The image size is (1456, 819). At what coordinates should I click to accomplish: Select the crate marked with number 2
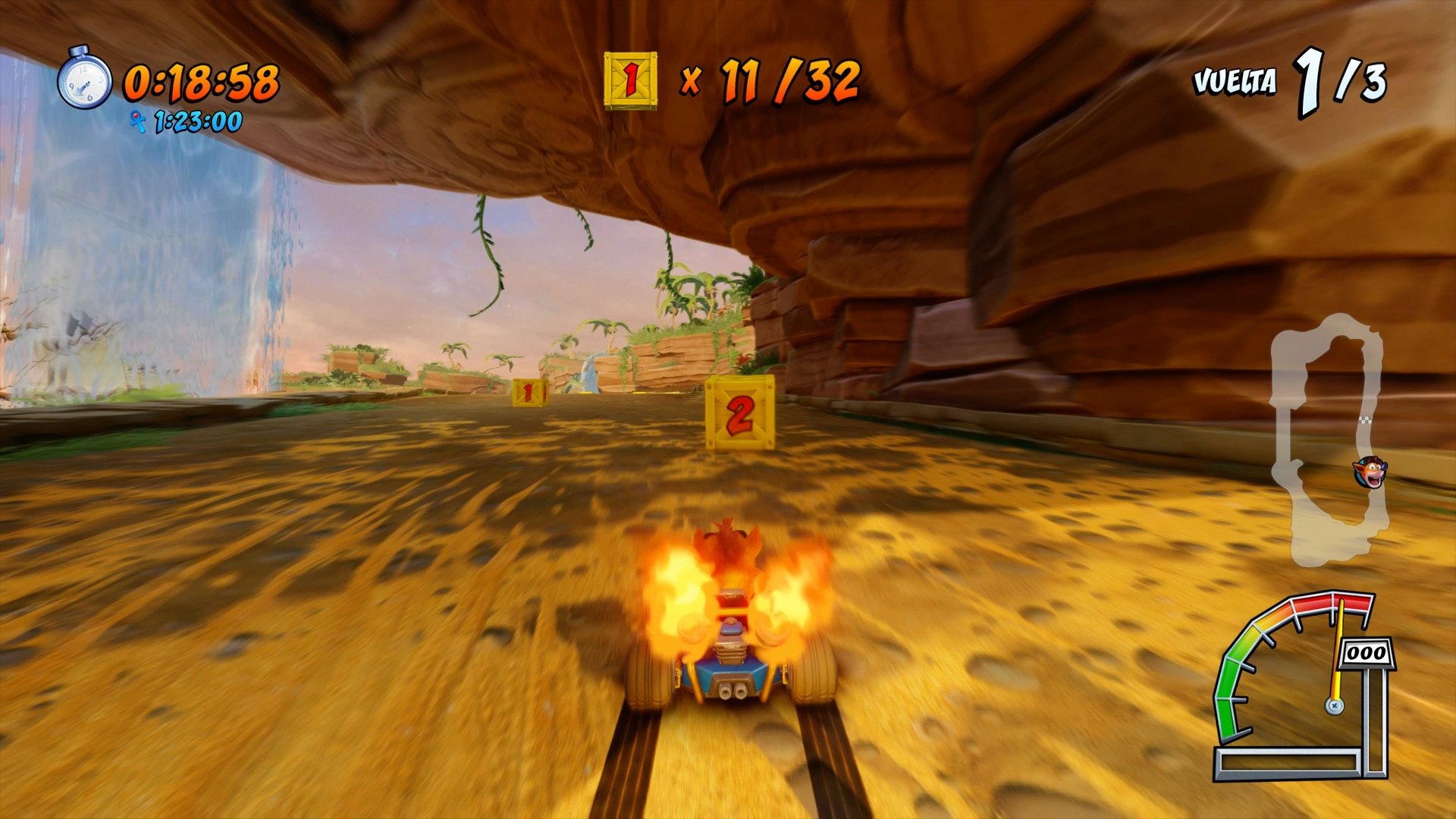pyautogui.click(x=739, y=413)
